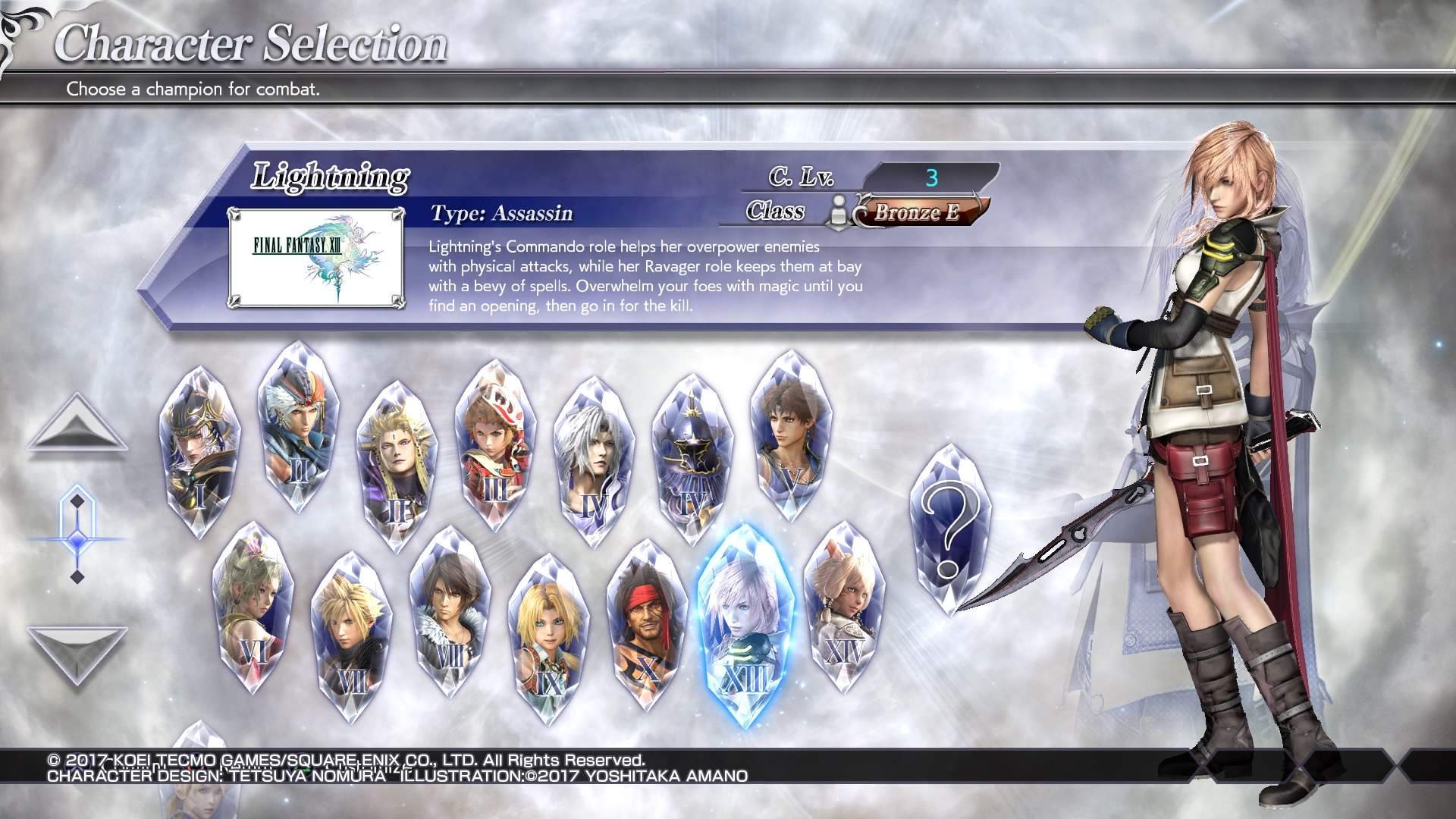Click the up arrow to scroll roster
Screen dimensions: 1456x819
[77, 426]
